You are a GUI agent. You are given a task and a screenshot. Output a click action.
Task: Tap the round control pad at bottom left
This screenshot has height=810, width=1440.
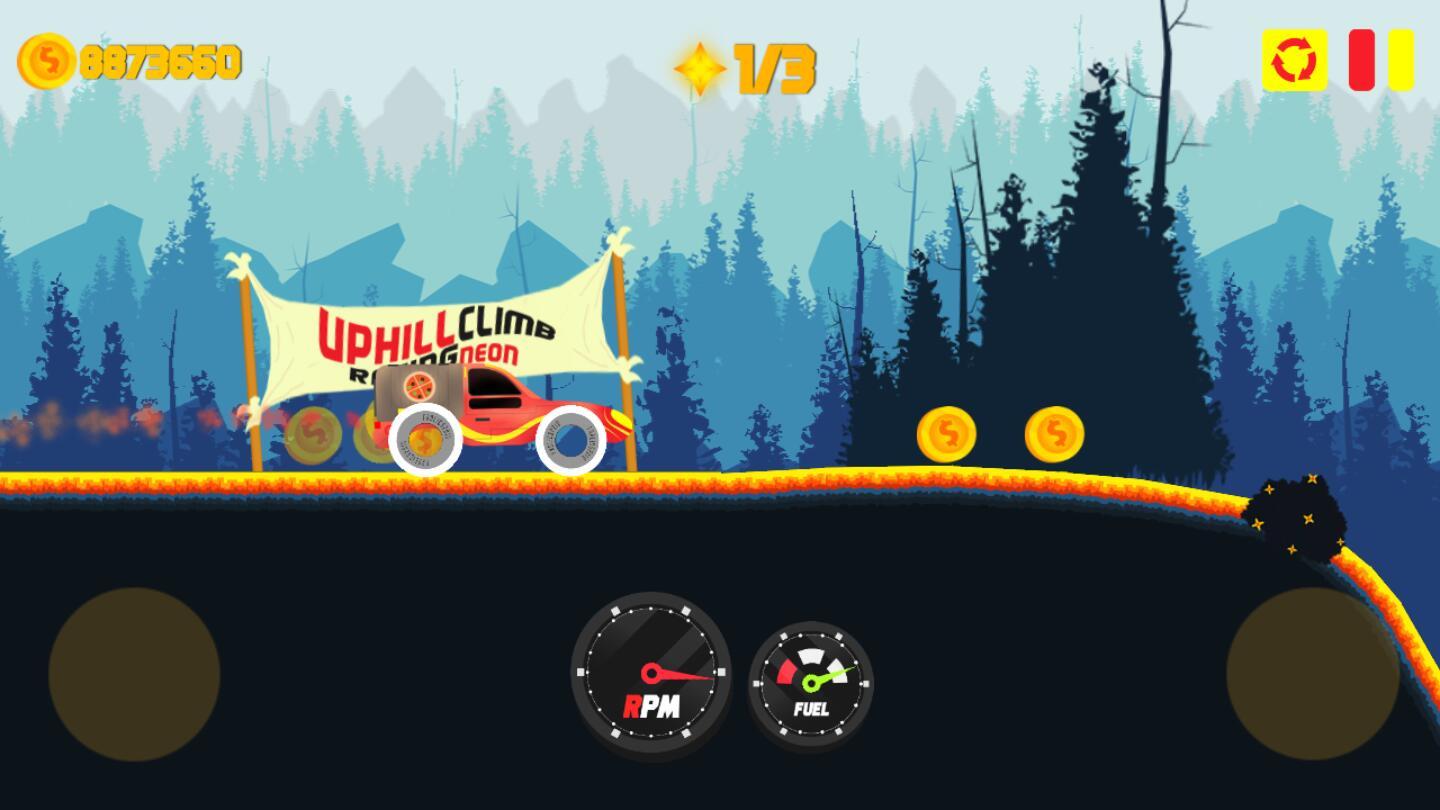(x=134, y=674)
